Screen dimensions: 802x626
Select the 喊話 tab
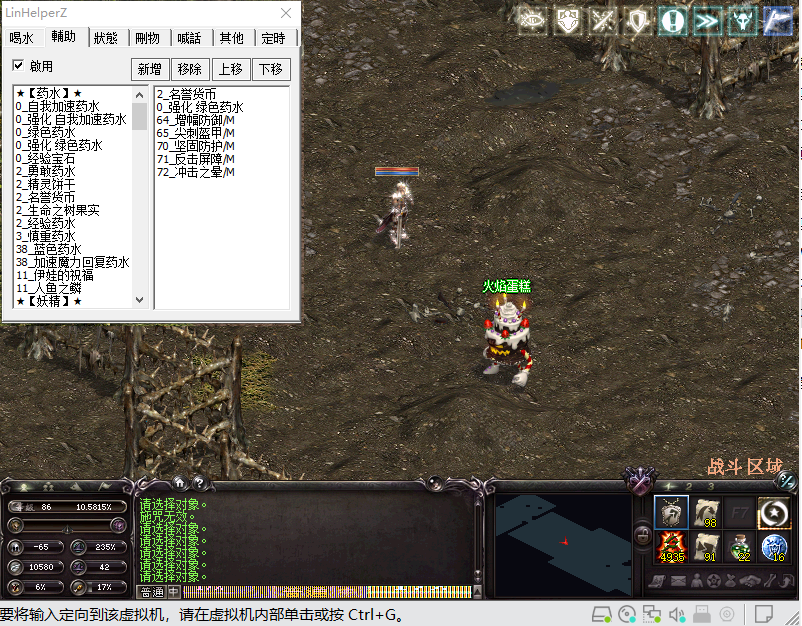(189, 38)
